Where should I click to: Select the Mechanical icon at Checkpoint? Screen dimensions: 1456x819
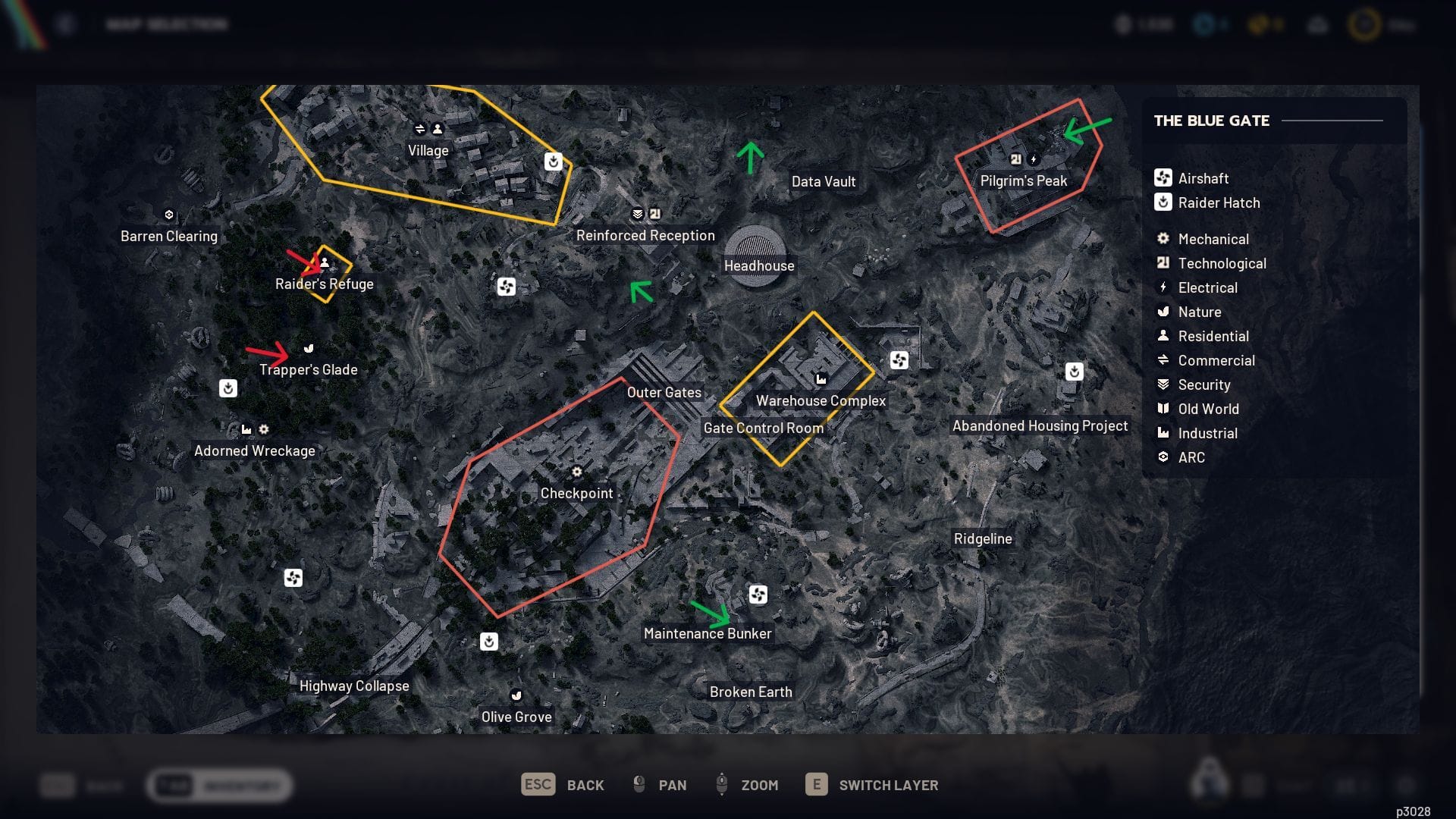coord(577,472)
